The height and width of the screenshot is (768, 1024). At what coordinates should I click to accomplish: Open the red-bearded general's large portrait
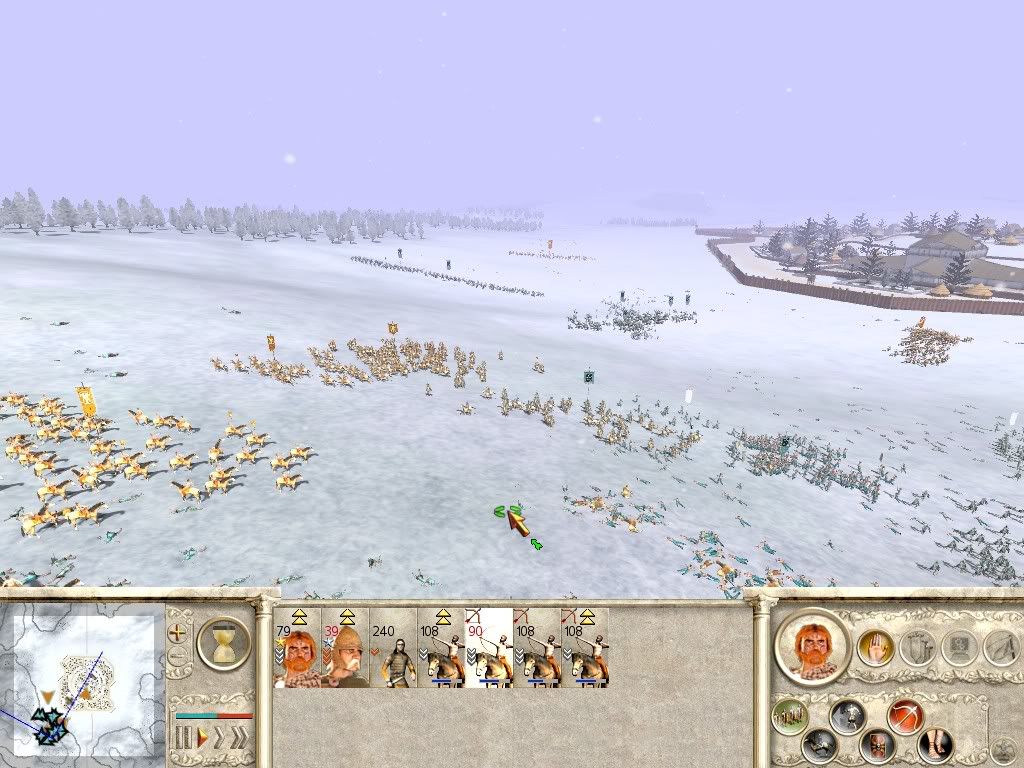[x=811, y=647]
